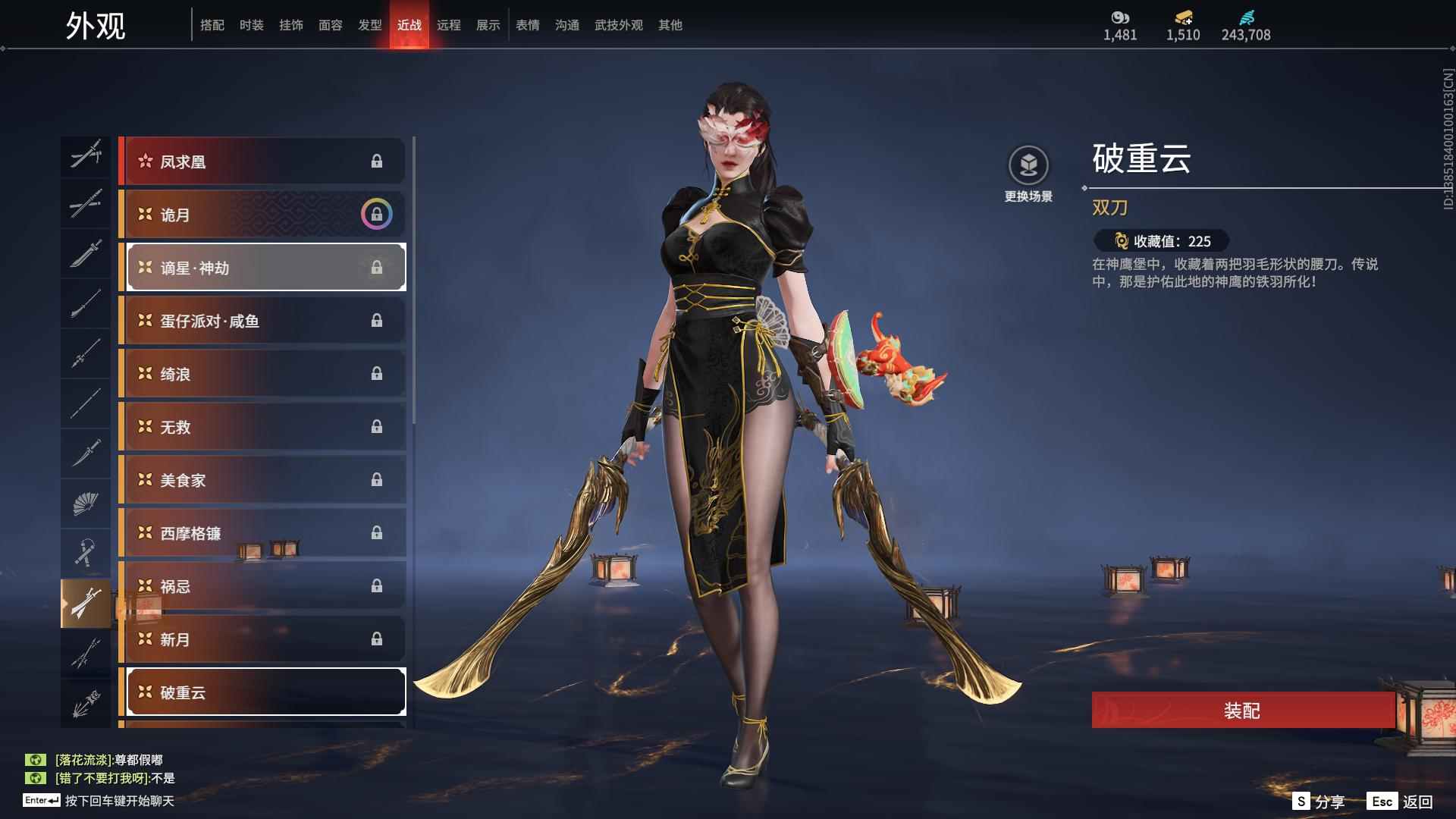Toggle the lock on 凤求凰 skin
Screen dimensions: 1456x819
(377, 161)
